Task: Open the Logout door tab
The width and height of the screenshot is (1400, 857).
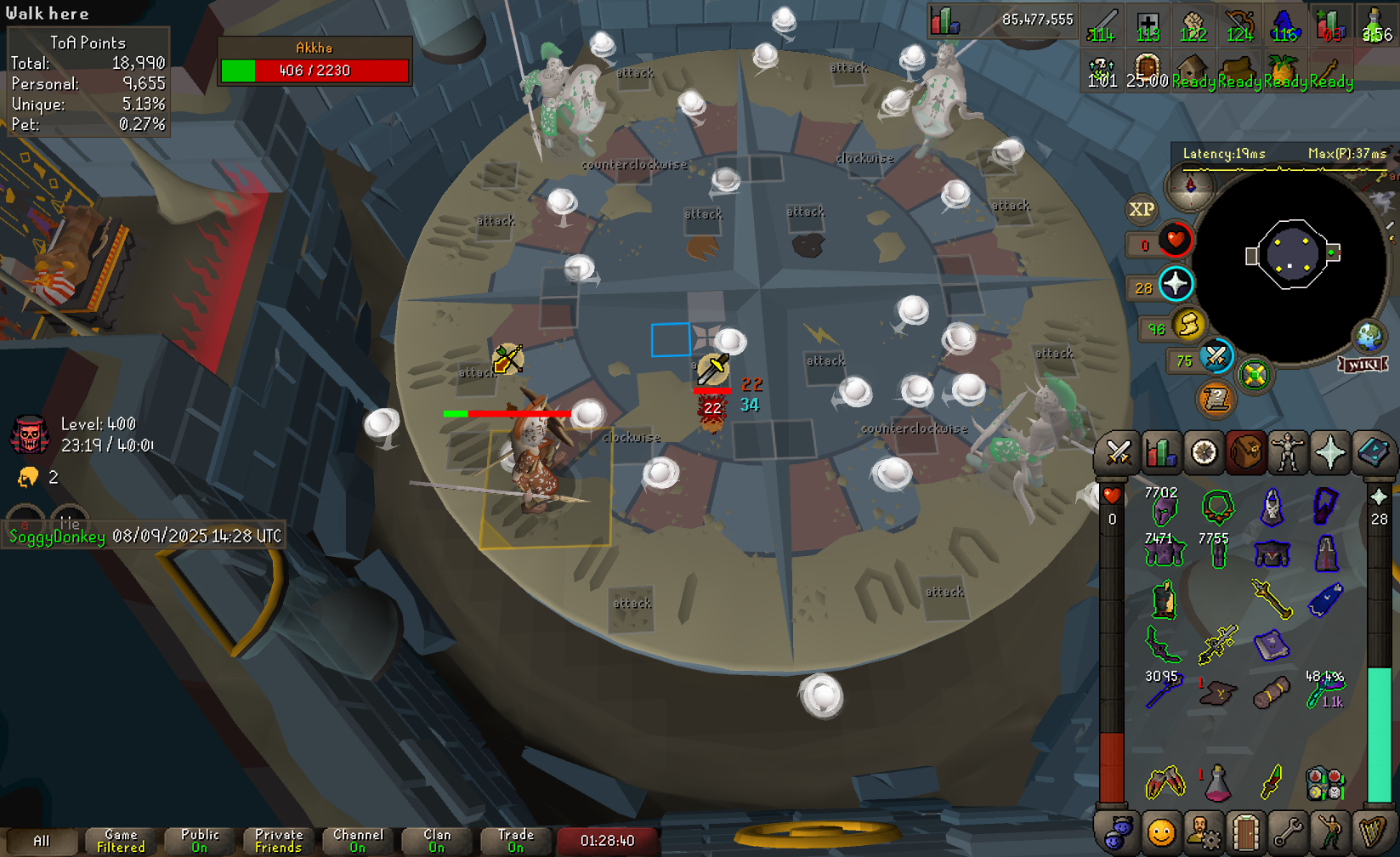Action: [x=1245, y=832]
